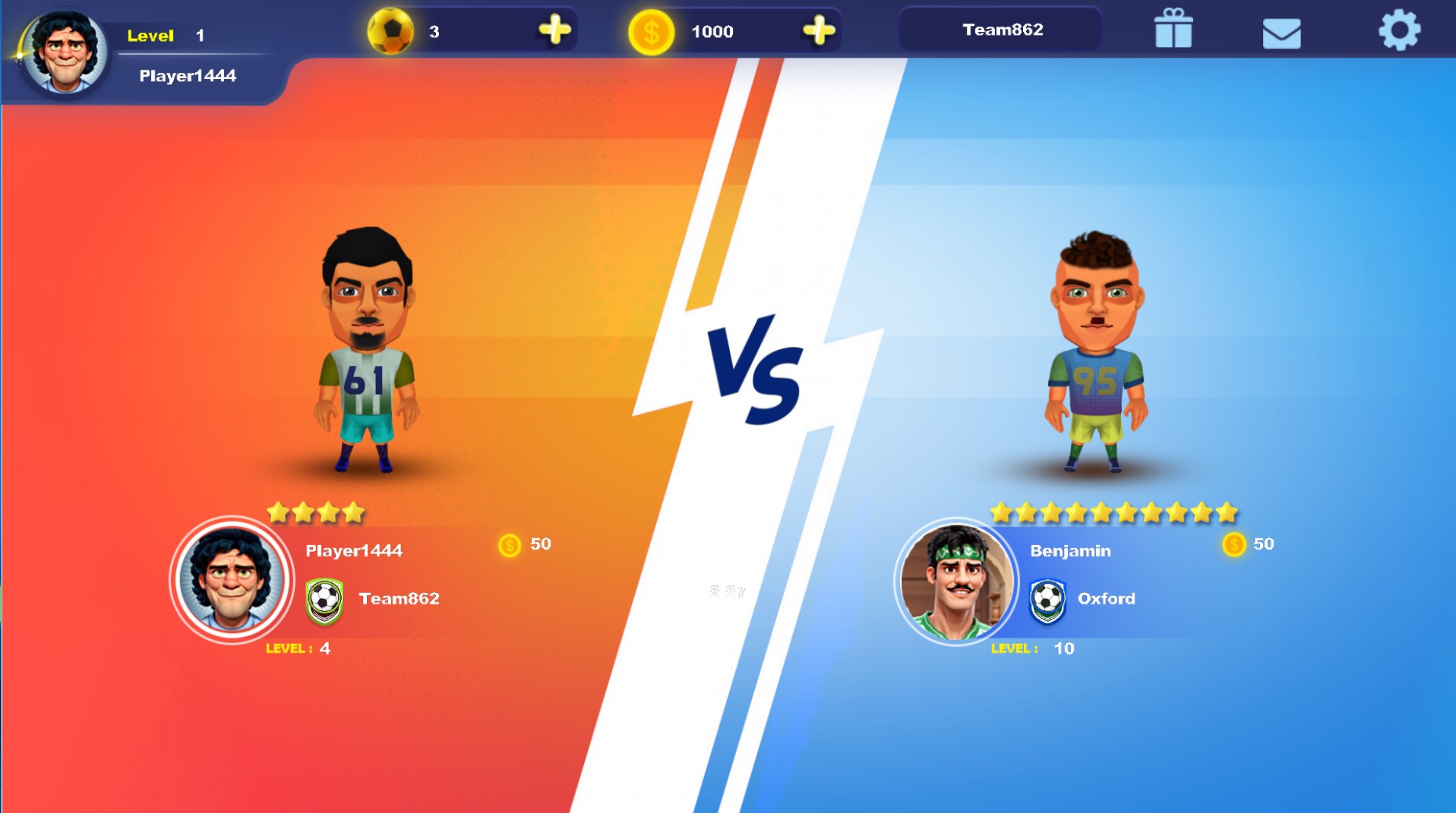The height and width of the screenshot is (813, 1456).
Task: Open Player1444 profile avatar in top bar
Action: pos(64,52)
